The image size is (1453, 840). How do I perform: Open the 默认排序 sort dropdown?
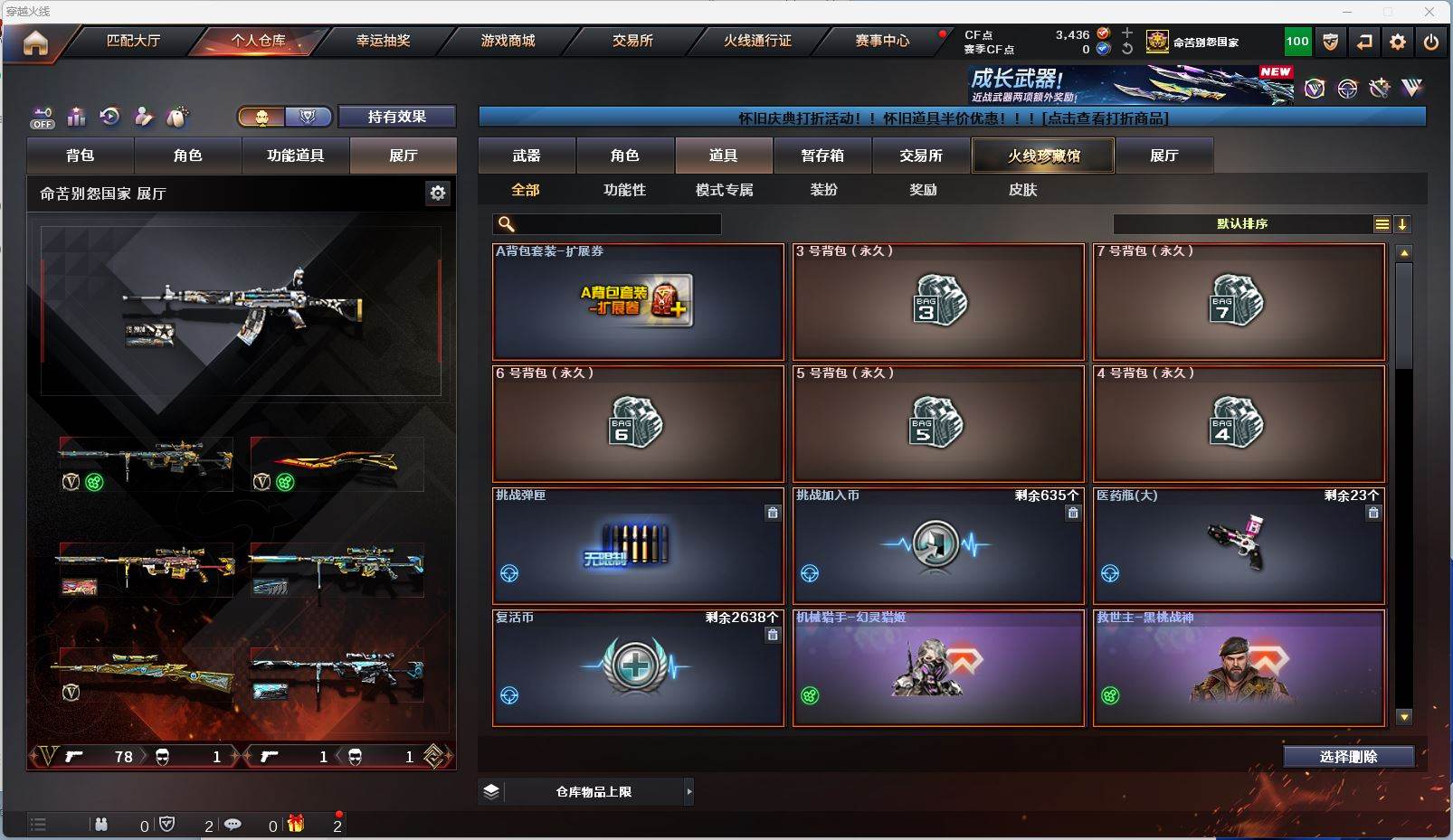1242,224
